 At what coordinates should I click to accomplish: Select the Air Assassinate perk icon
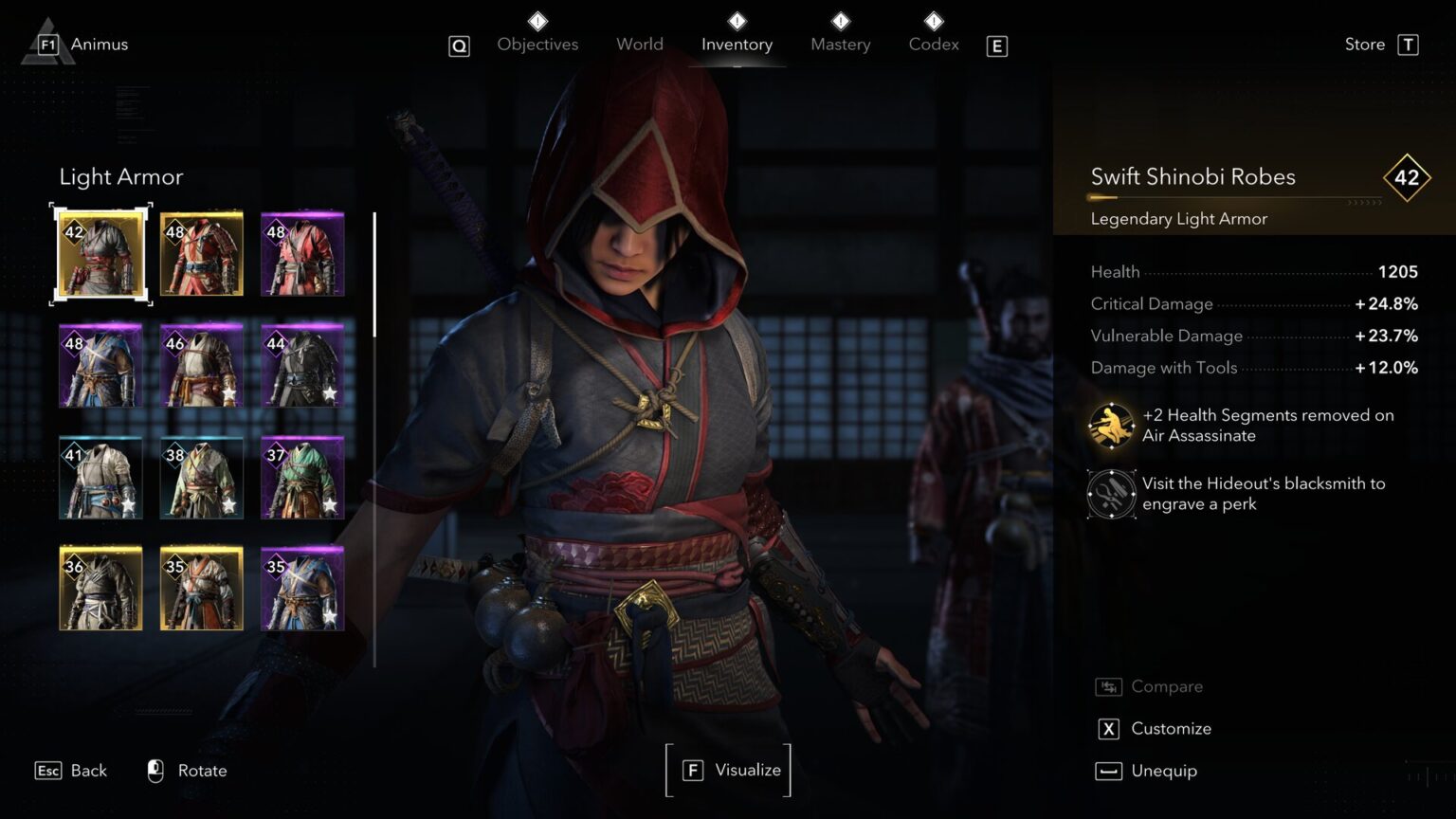pyautogui.click(x=1110, y=425)
